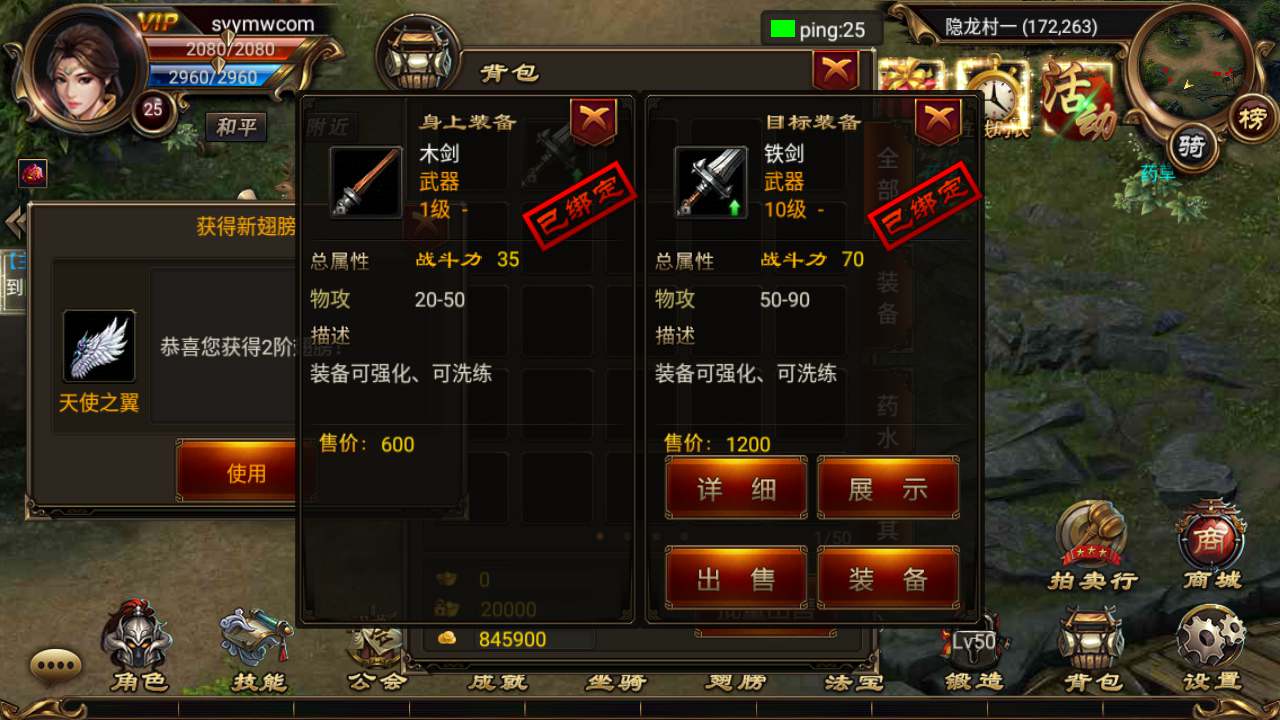Screen dimensions: 1280x720
Task: Open the 榜 ranking button
Action: [x=1251, y=117]
